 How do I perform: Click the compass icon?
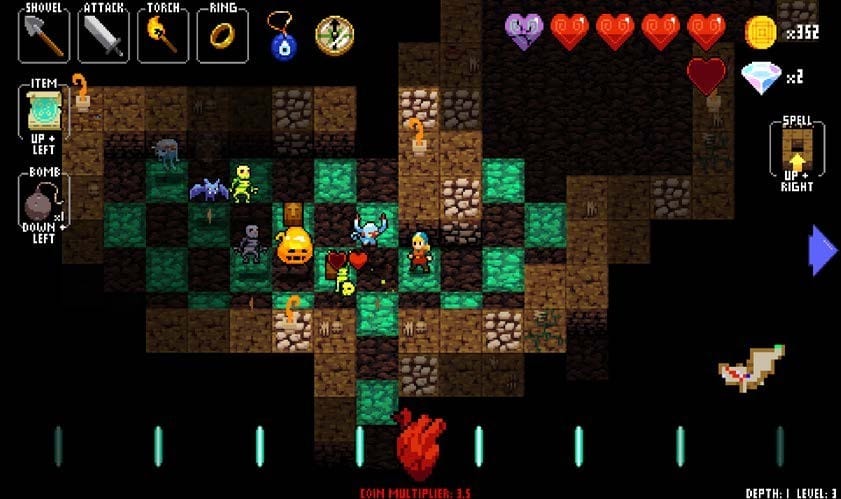(334, 36)
